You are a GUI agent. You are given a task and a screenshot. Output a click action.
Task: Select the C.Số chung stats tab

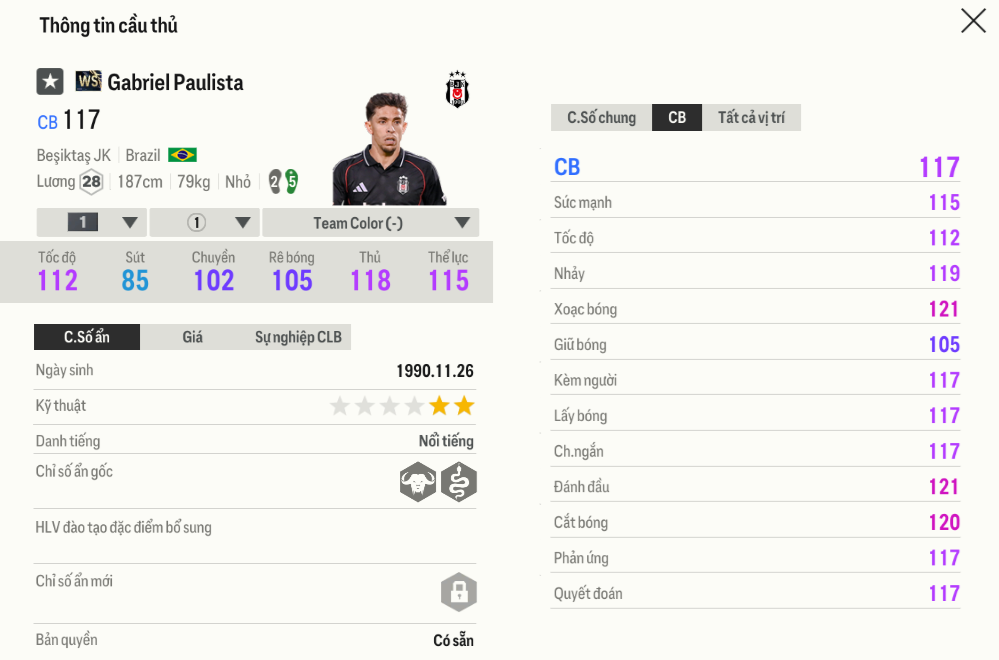coord(601,118)
